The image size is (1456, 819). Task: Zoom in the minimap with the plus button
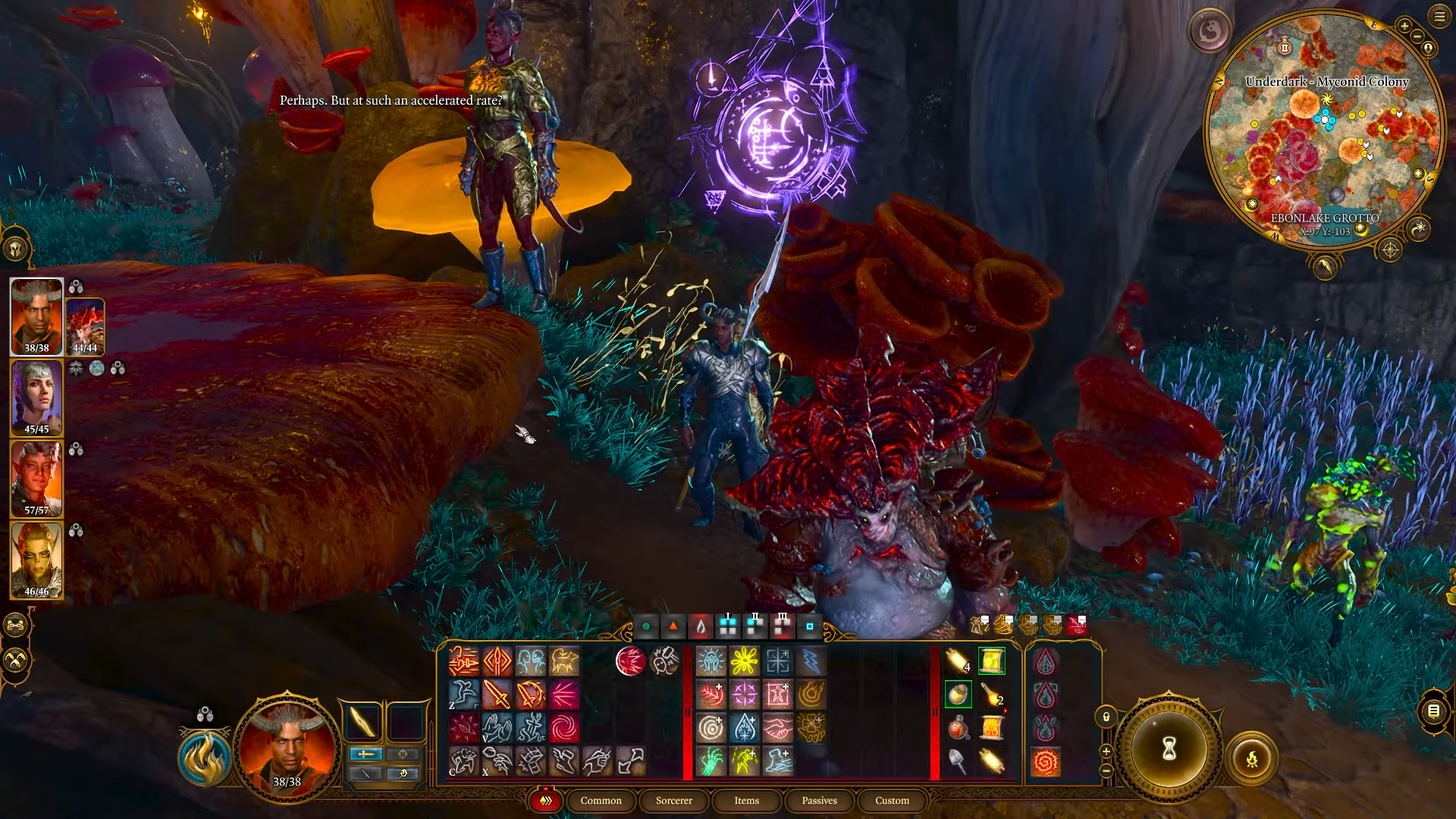pyautogui.click(x=1404, y=27)
